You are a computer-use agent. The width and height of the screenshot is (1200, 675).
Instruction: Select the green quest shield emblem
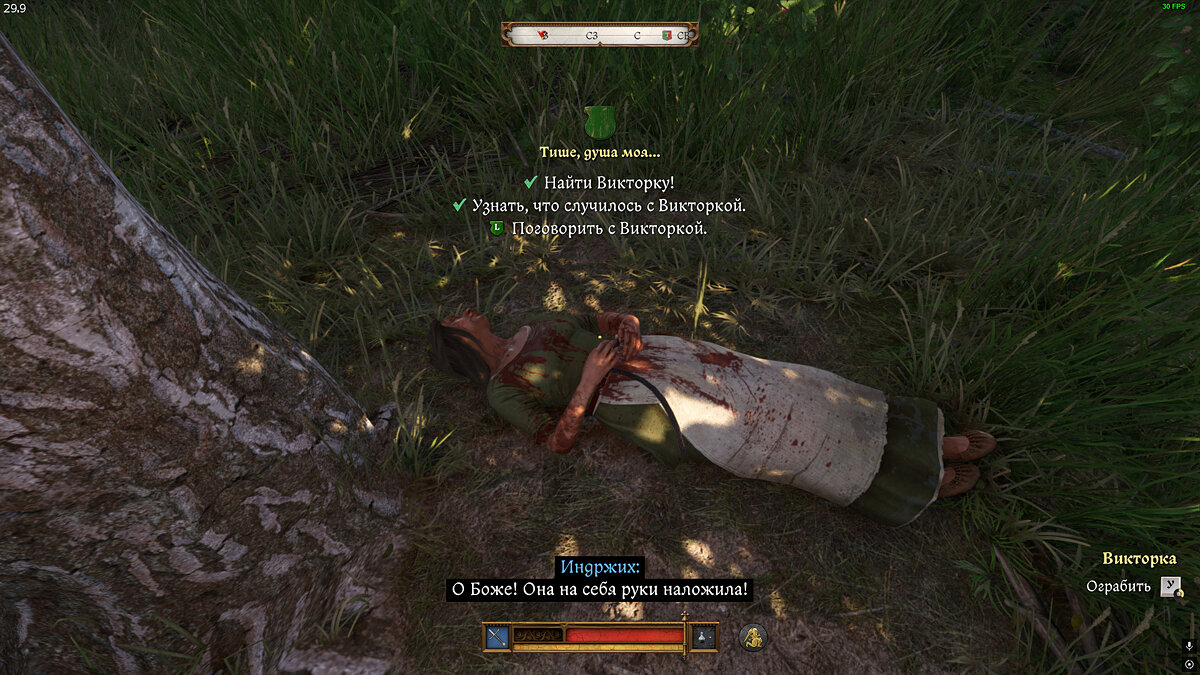599,124
